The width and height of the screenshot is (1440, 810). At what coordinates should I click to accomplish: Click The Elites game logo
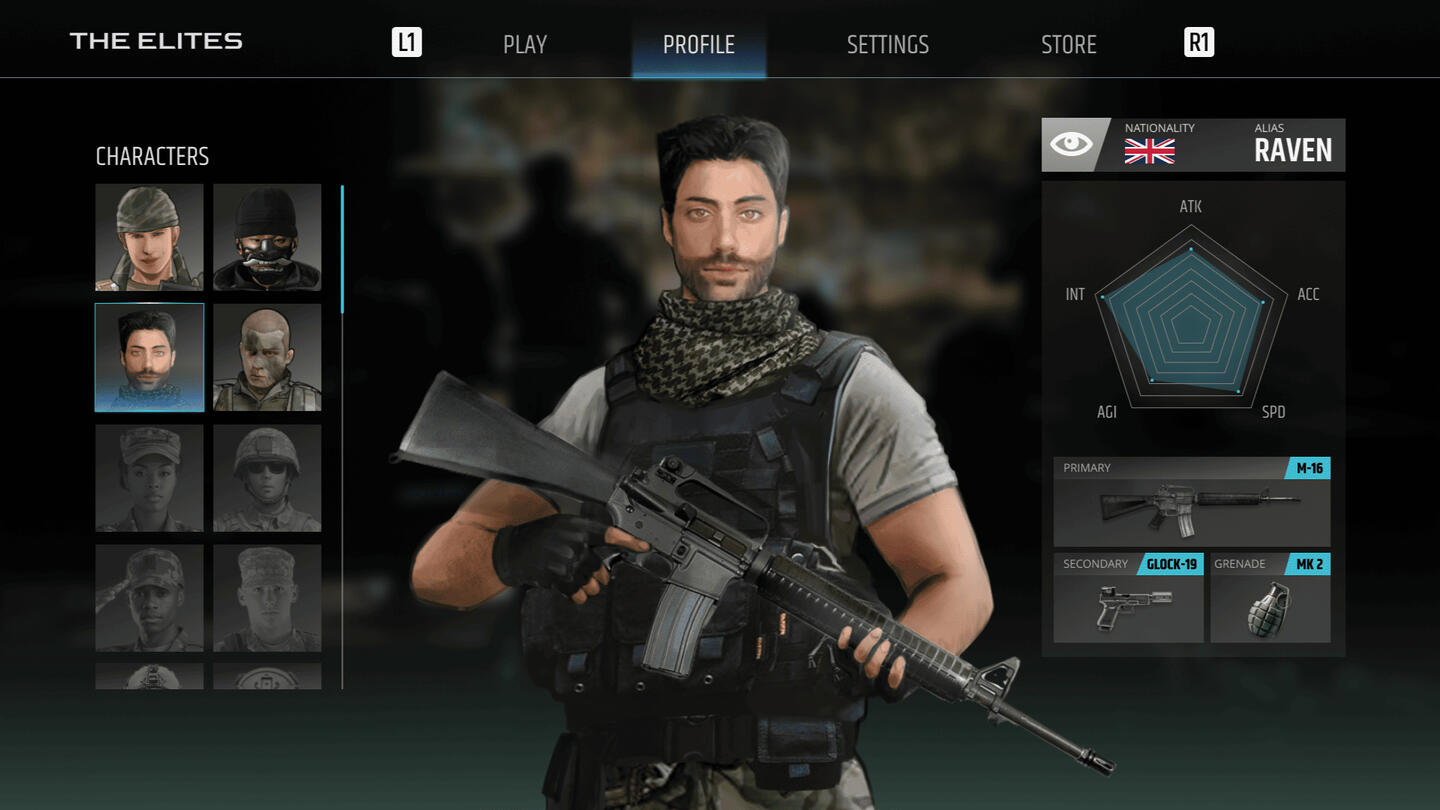click(x=156, y=41)
